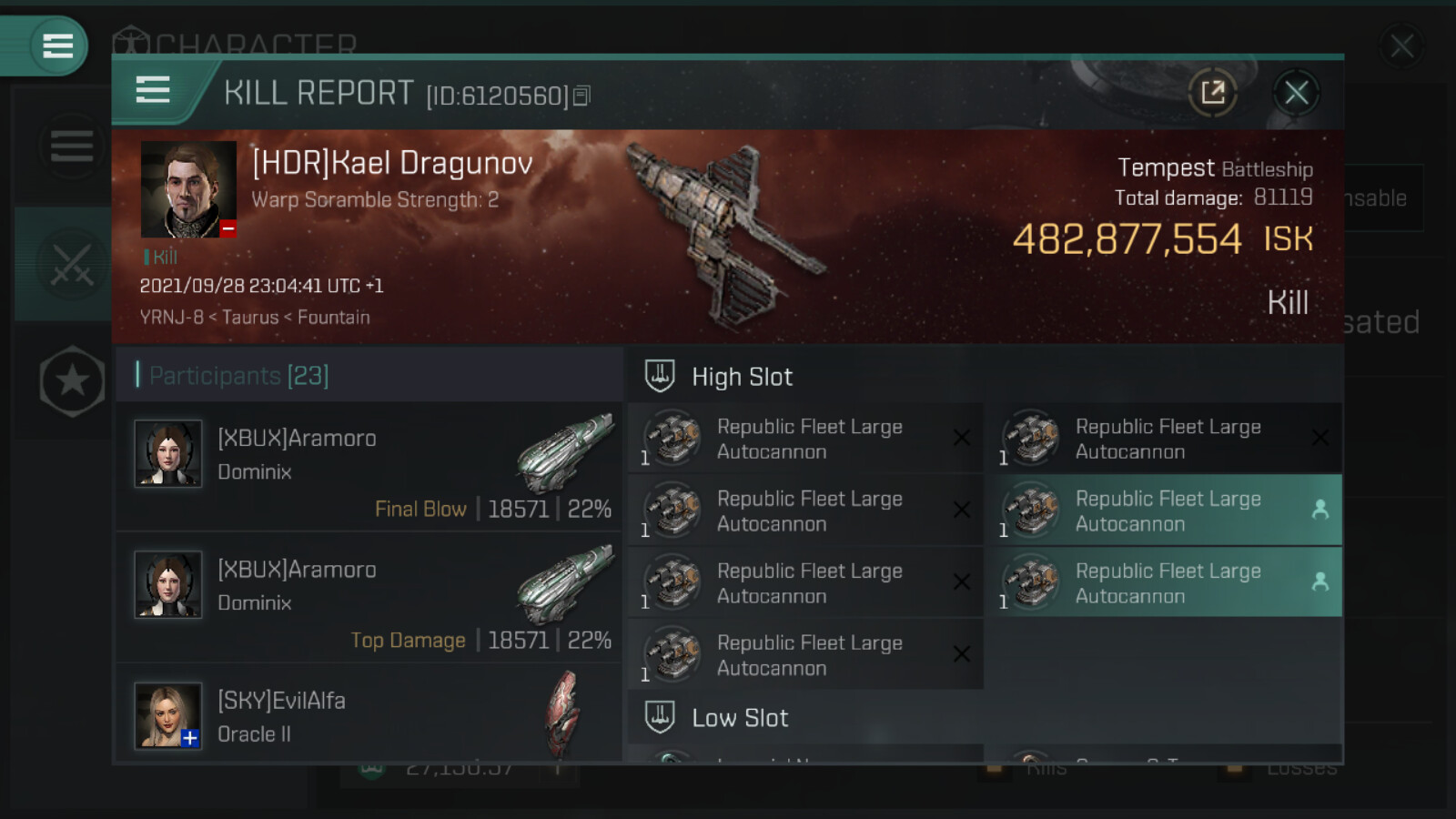
Task: Open the Kill Report hamburger menu
Action: coord(153,90)
